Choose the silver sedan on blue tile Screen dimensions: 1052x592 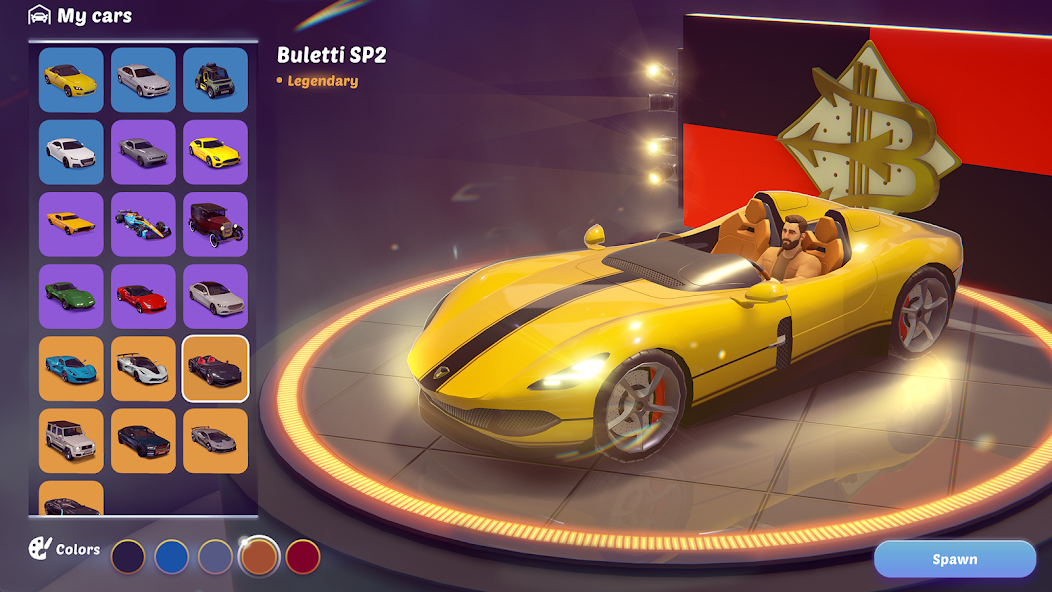[143, 80]
